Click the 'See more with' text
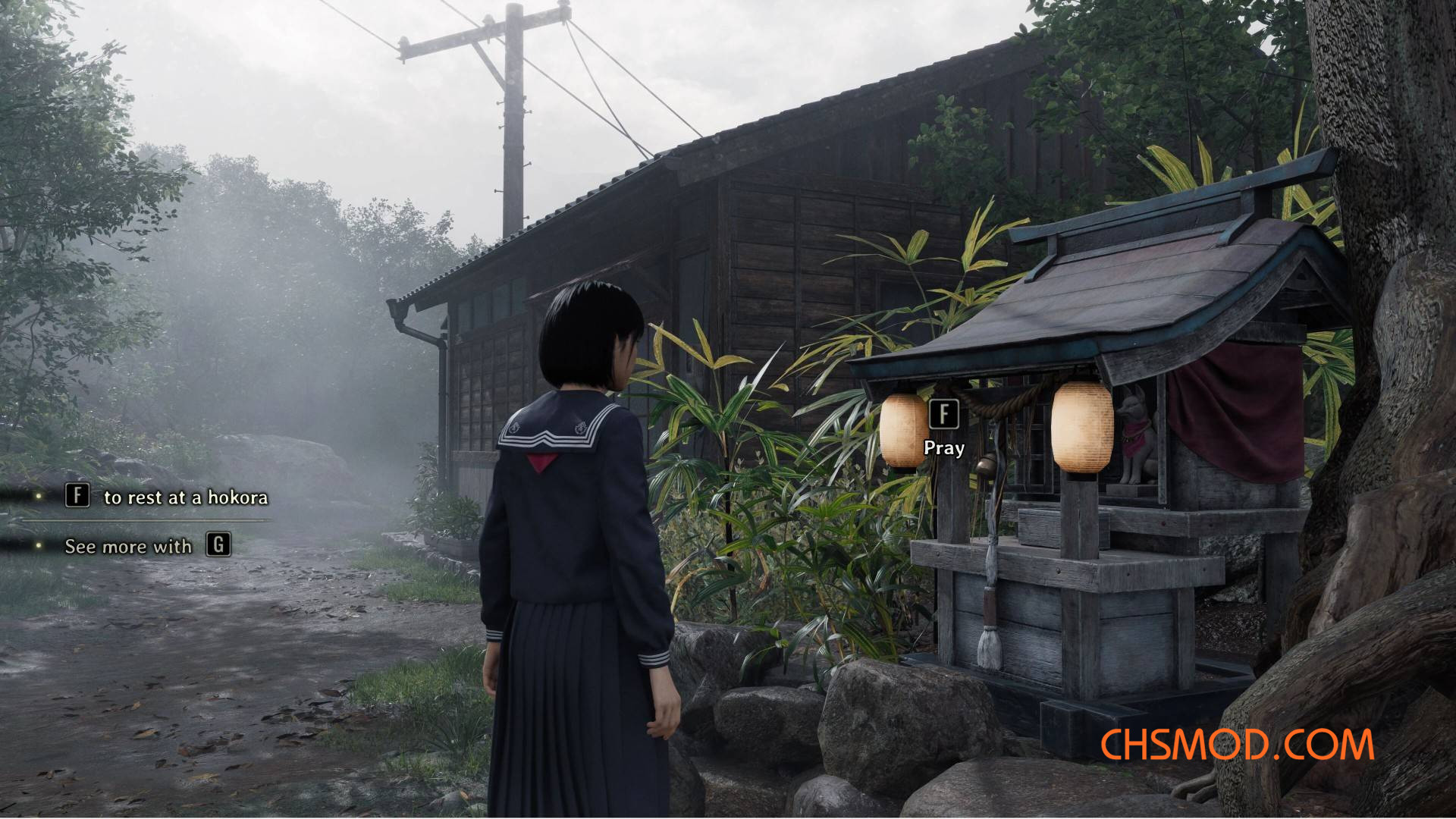The height and width of the screenshot is (819, 1456). (129, 546)
